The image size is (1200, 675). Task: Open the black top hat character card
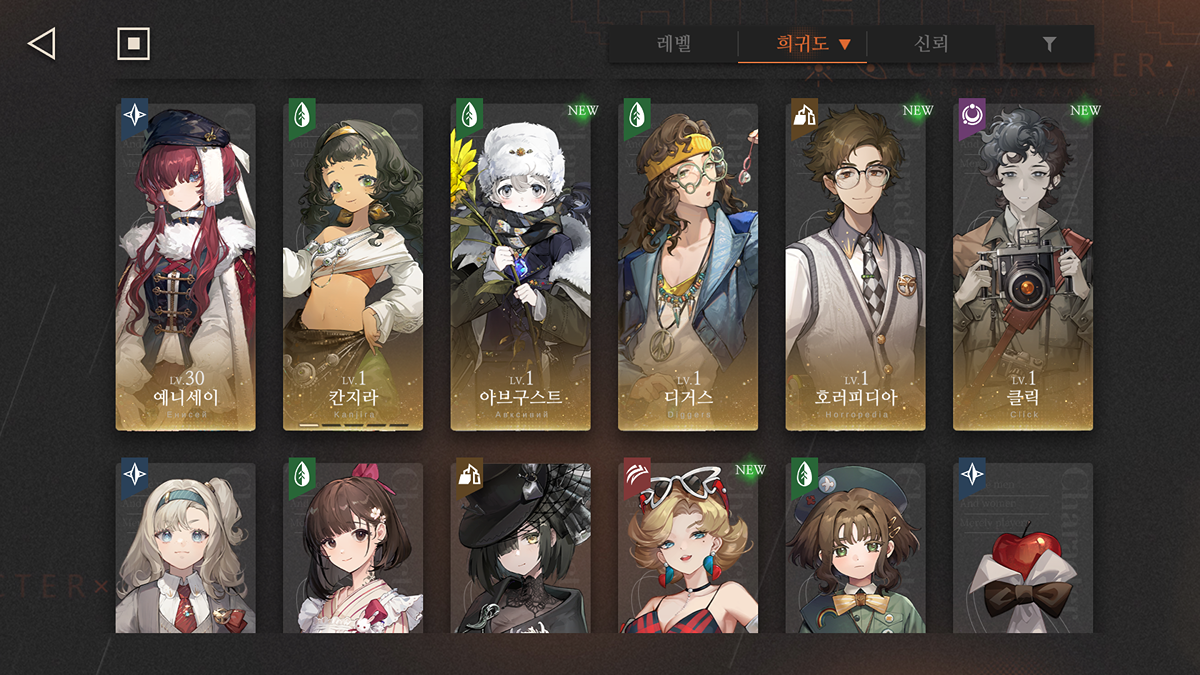521,548
